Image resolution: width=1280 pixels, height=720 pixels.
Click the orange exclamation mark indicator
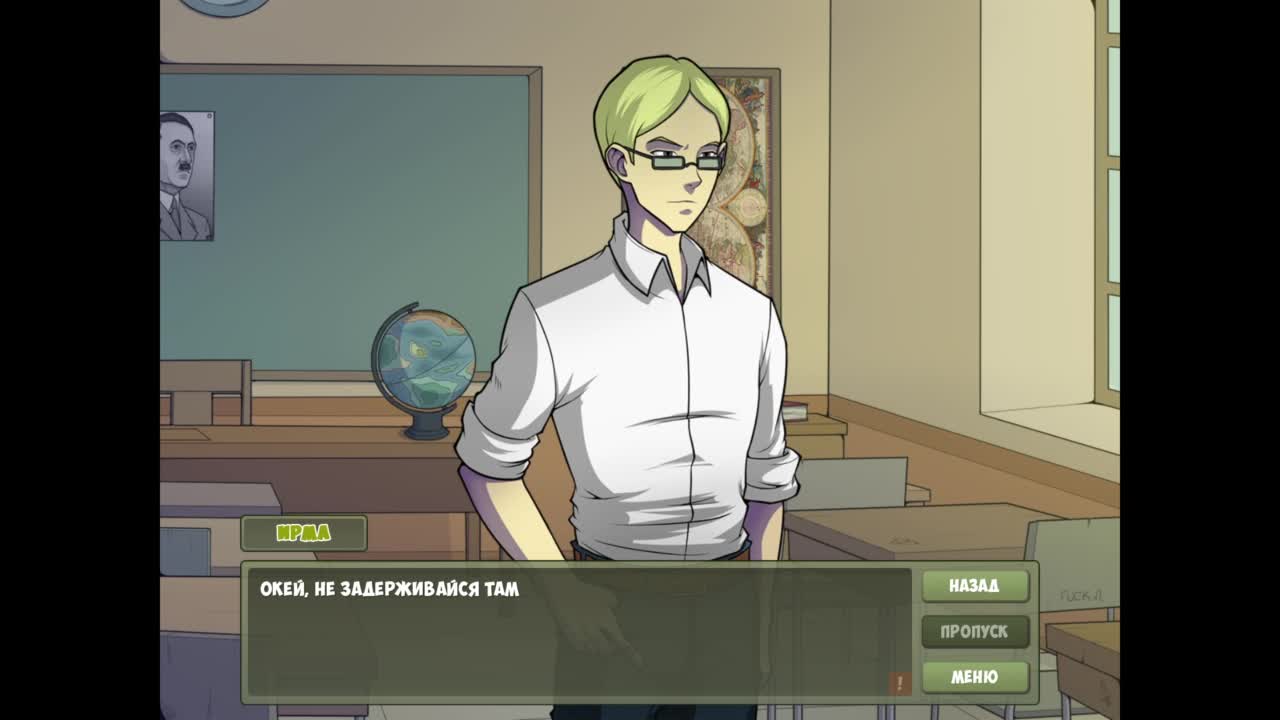[x=900, y=683]
